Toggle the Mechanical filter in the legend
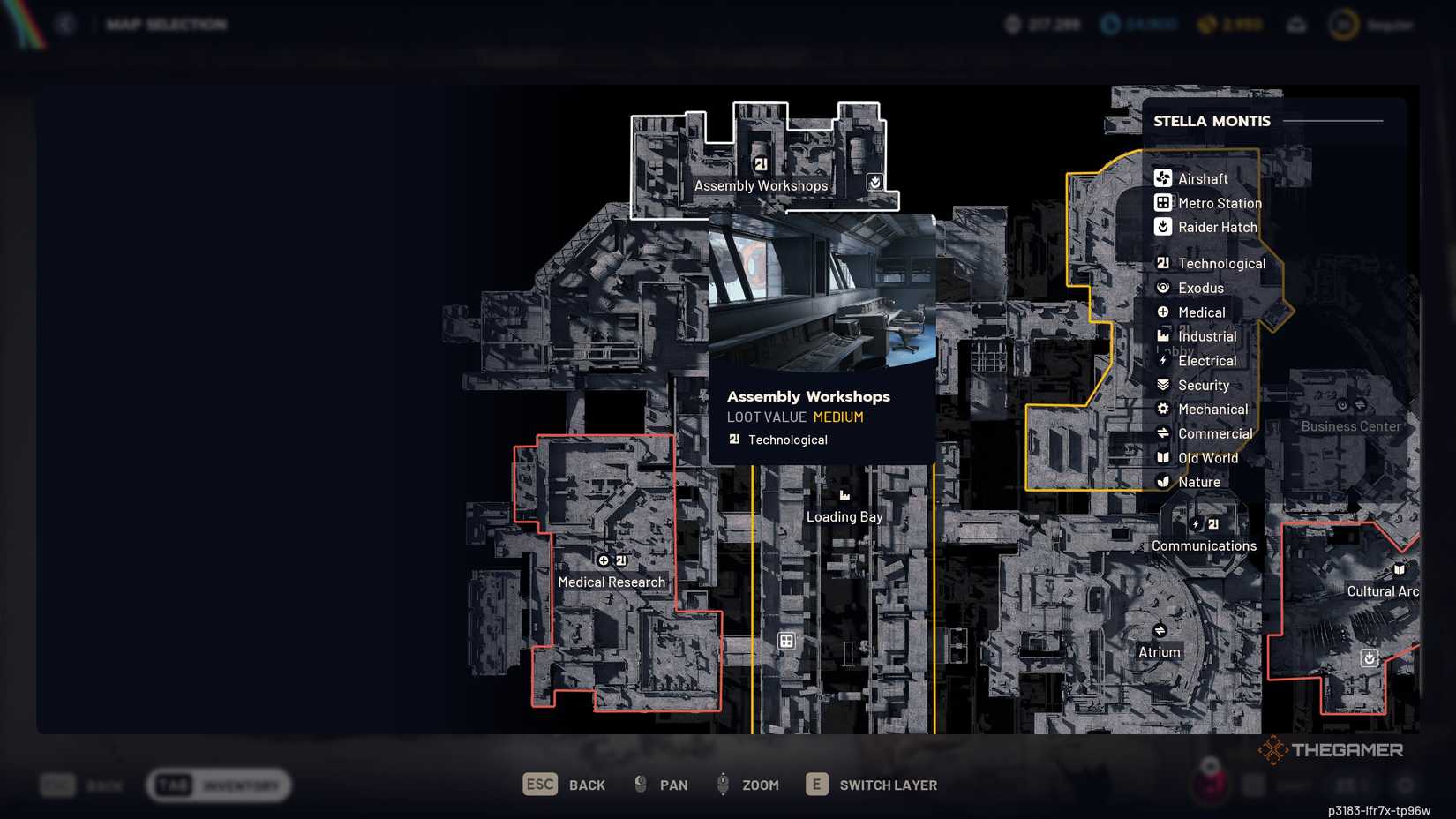Image resolution: width=1456 pixels, height=819 pixels. click(x=1163, y=409)
